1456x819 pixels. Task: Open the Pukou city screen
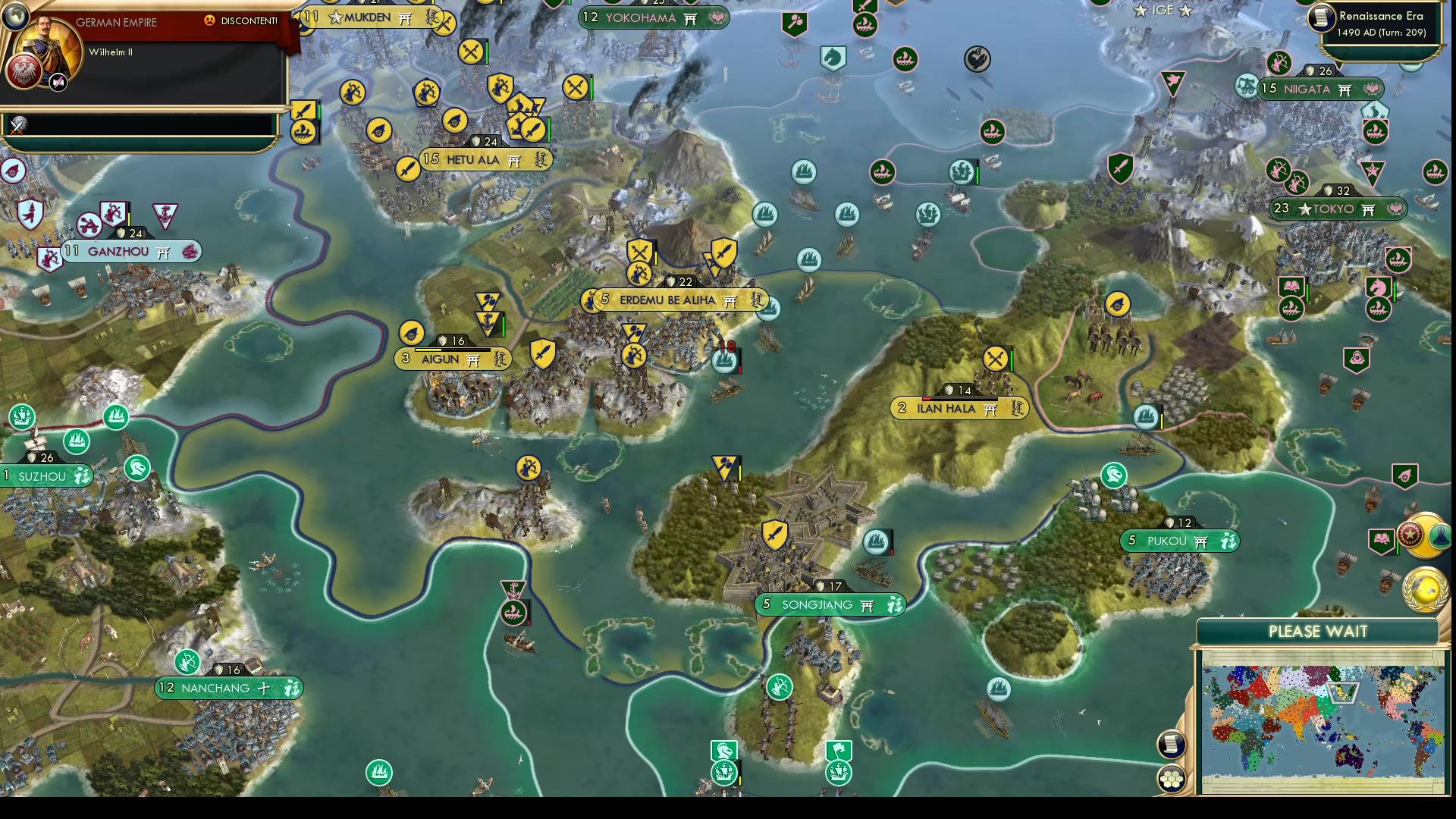pyautogui.click(x=1178, y=541)
